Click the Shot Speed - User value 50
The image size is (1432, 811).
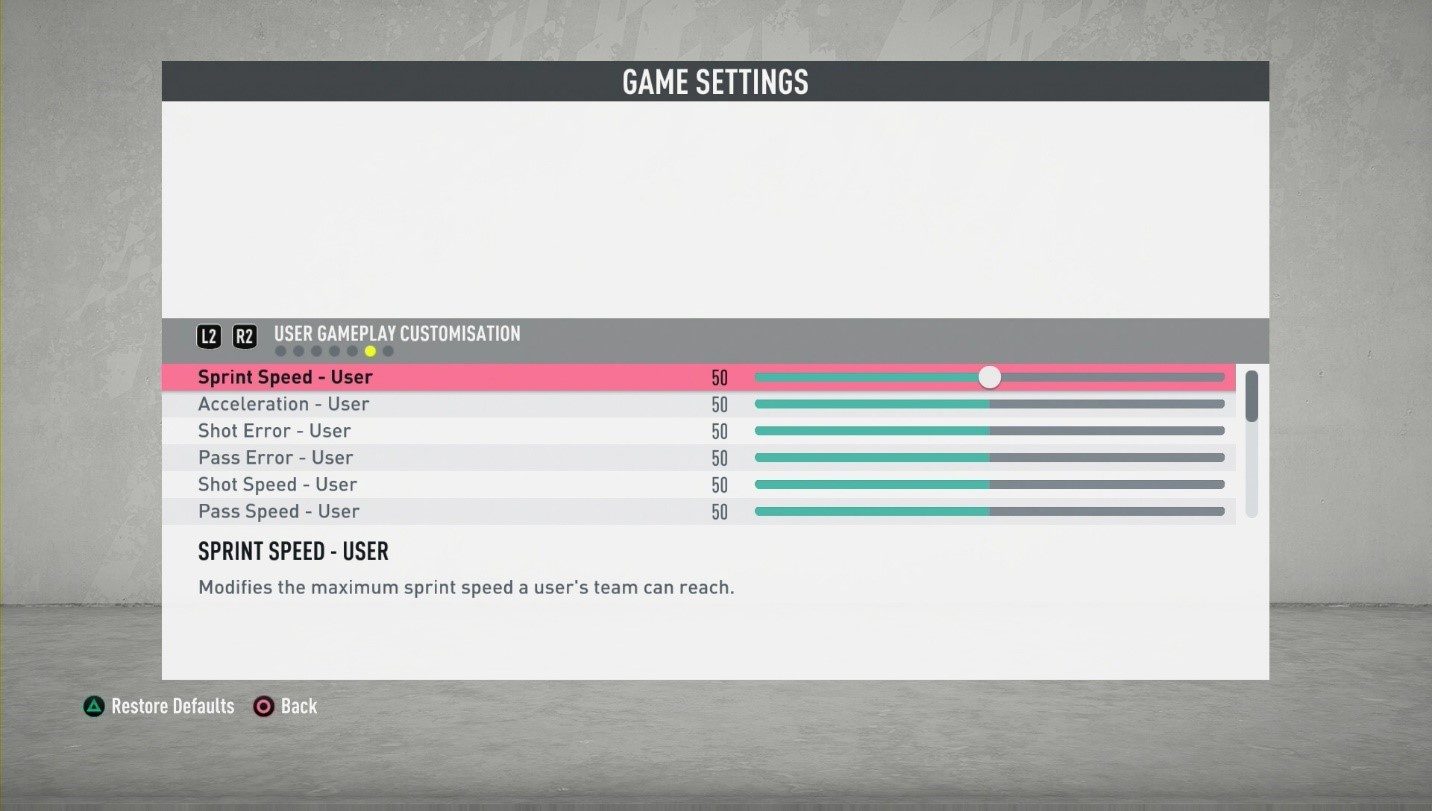[719, 484]
